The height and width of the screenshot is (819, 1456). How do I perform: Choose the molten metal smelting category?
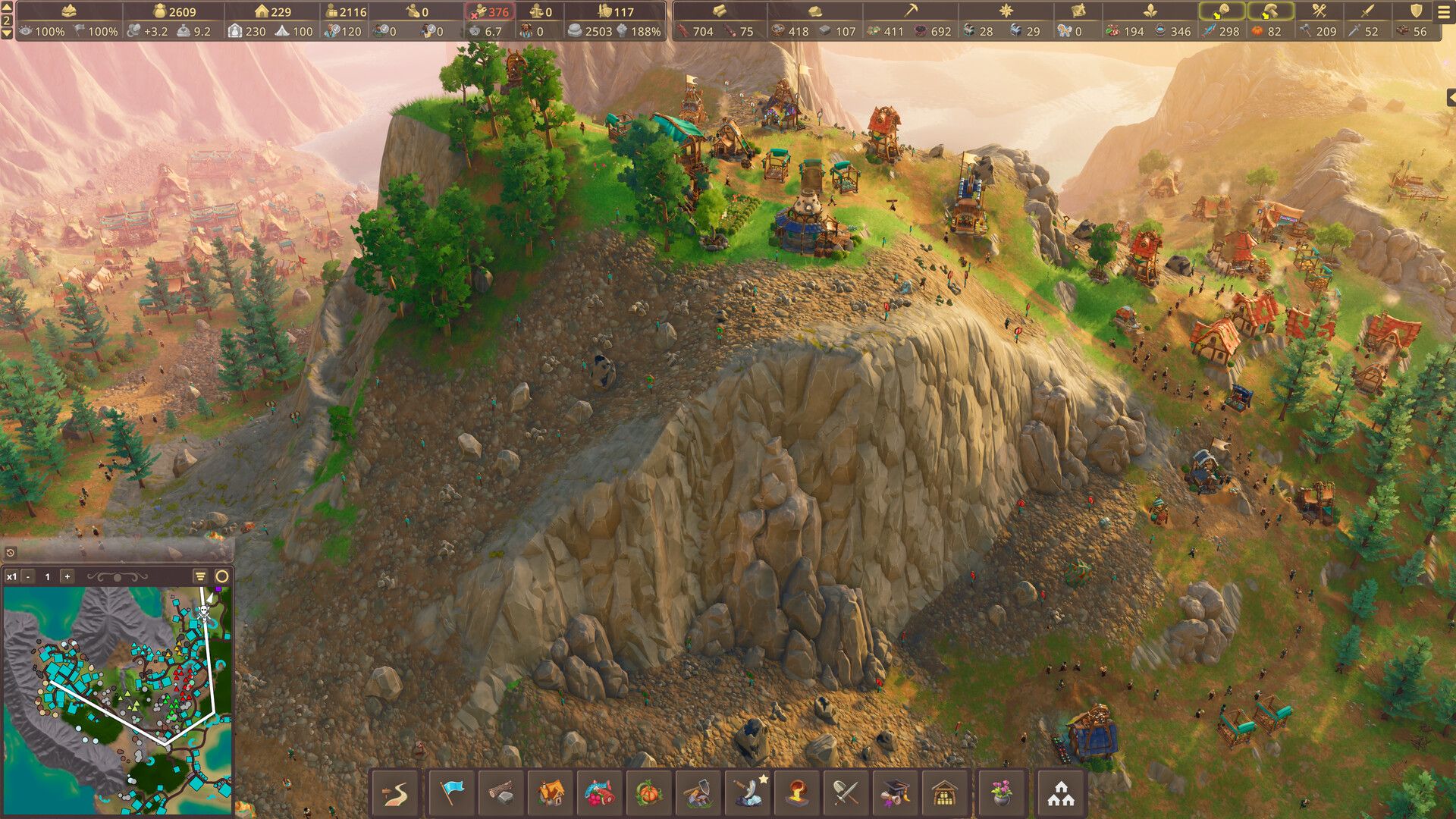[x=798, y=793]
